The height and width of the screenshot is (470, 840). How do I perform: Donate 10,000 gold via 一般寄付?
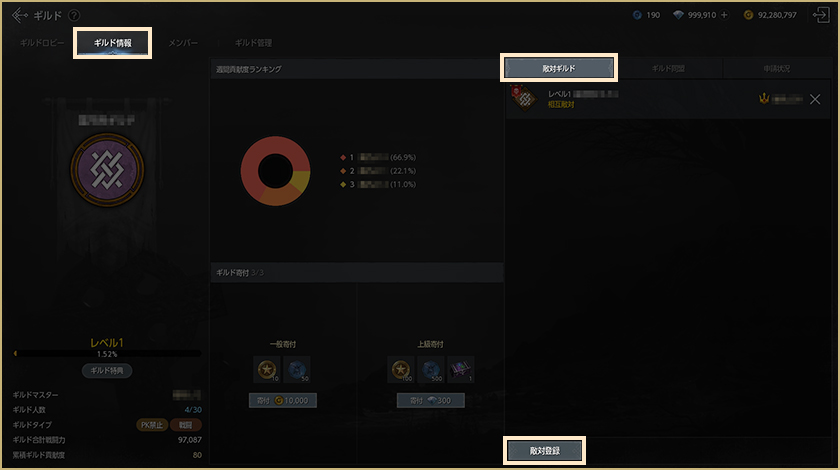(282, 400)
